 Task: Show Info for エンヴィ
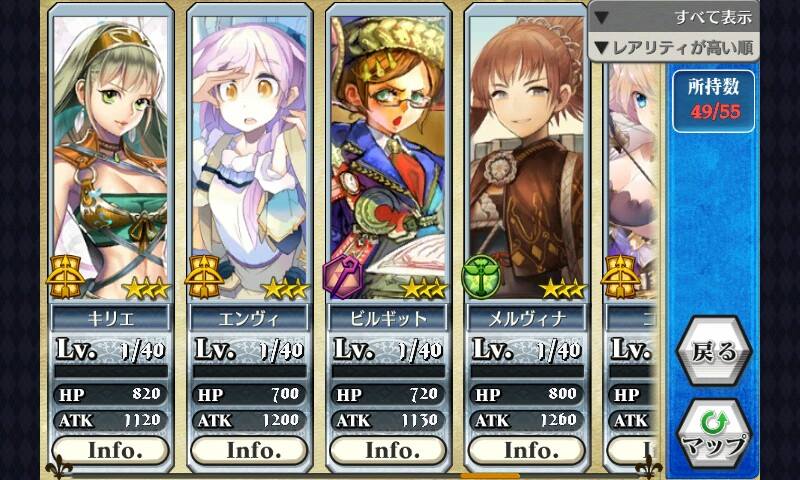pyautogui.click(x=253, y=449)
